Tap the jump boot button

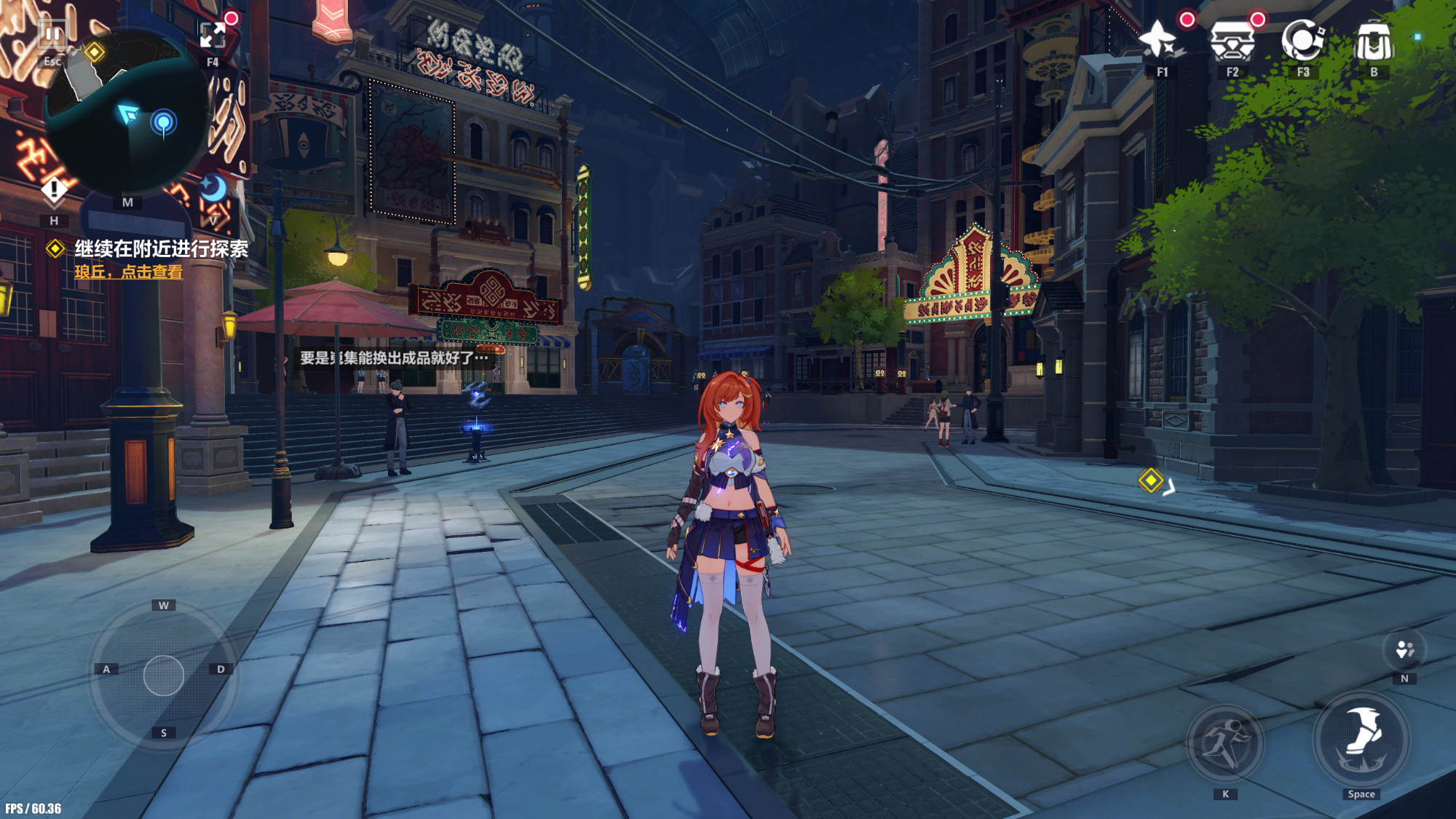pyautogui.click(x=1361, y=739)
